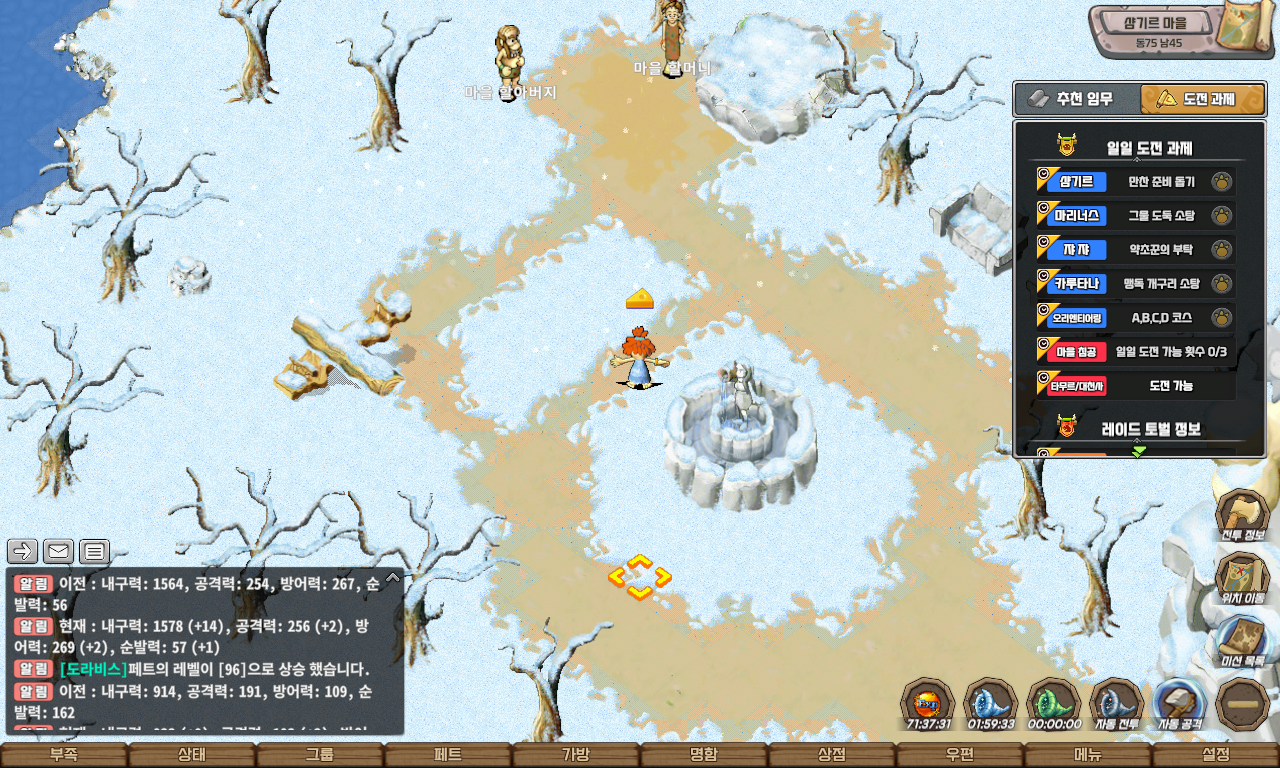Toggle the 자동 전투 horn icon
Viewport: 1280px width, 768px height.
tap(1115, 702)
